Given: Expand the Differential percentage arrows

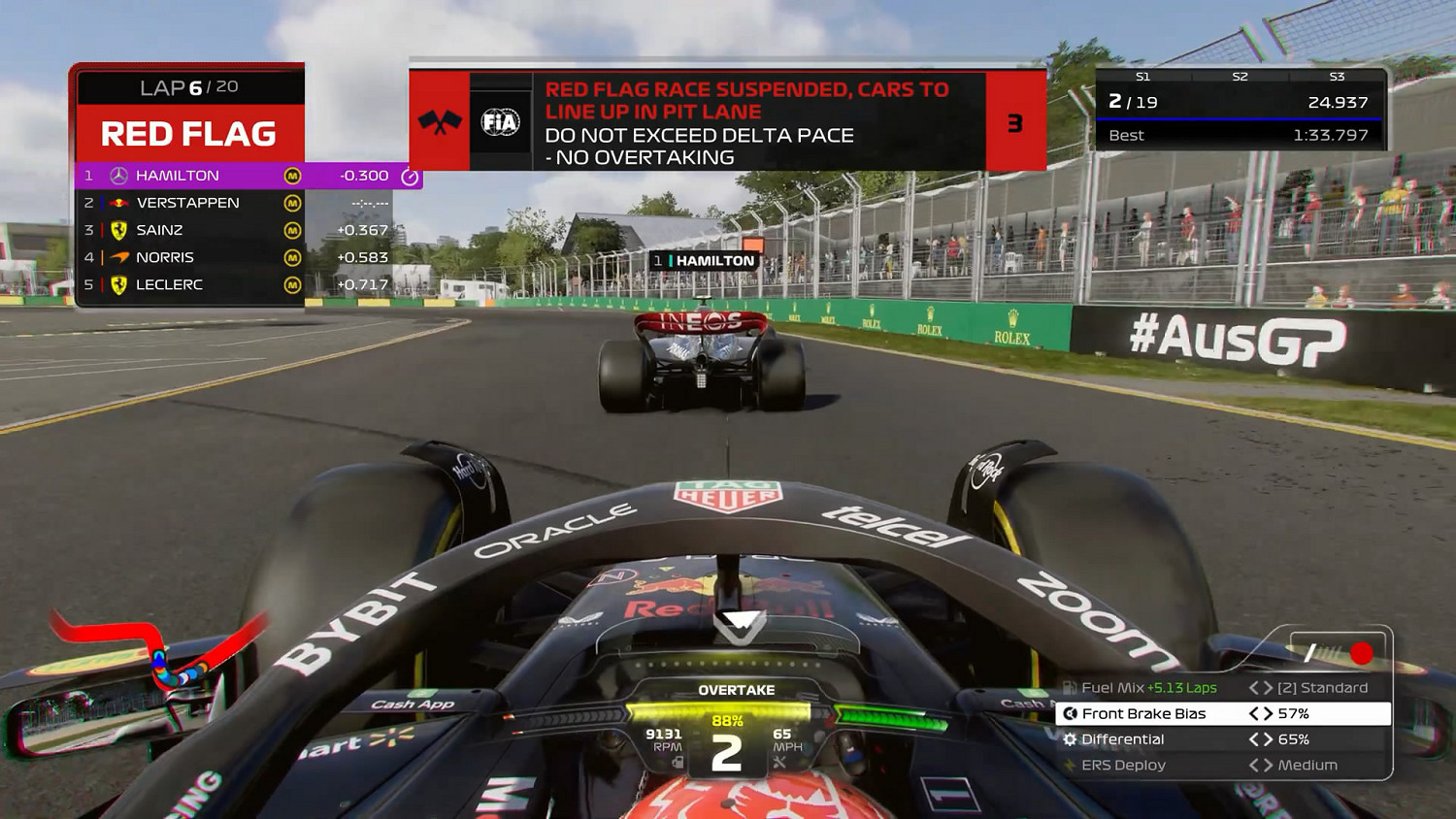Looking at the screenshot, I should pyautogui.click(x=1262, y=739).
